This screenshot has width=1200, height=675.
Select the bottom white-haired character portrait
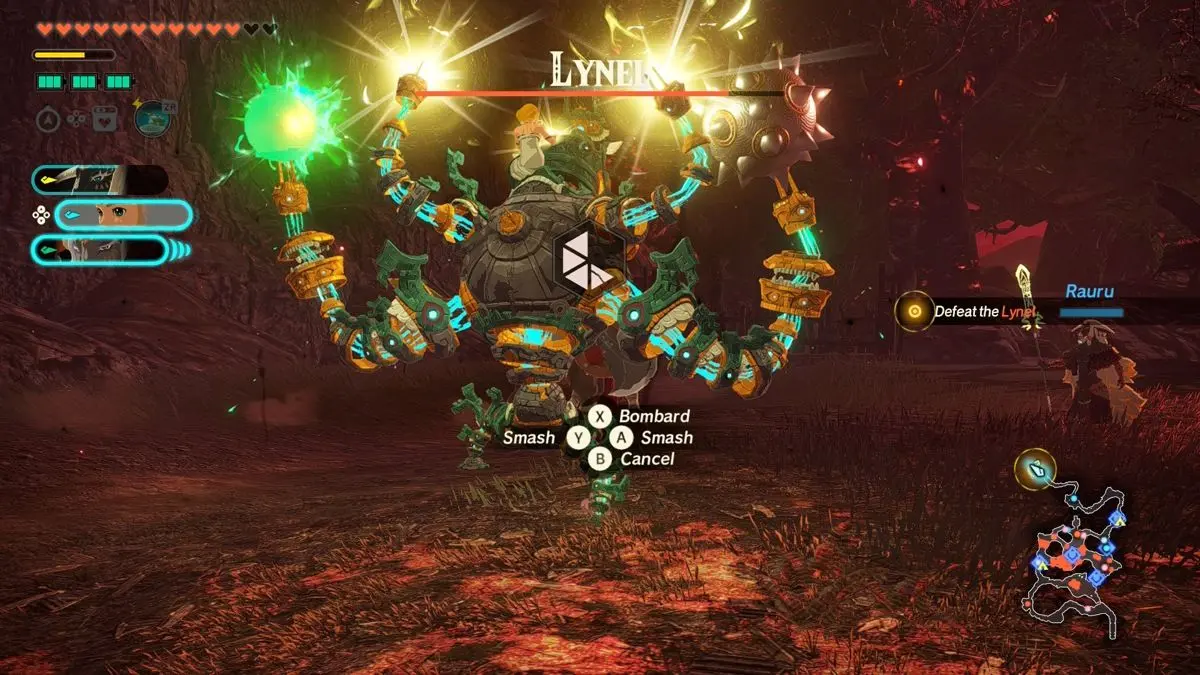pos(98,249)
